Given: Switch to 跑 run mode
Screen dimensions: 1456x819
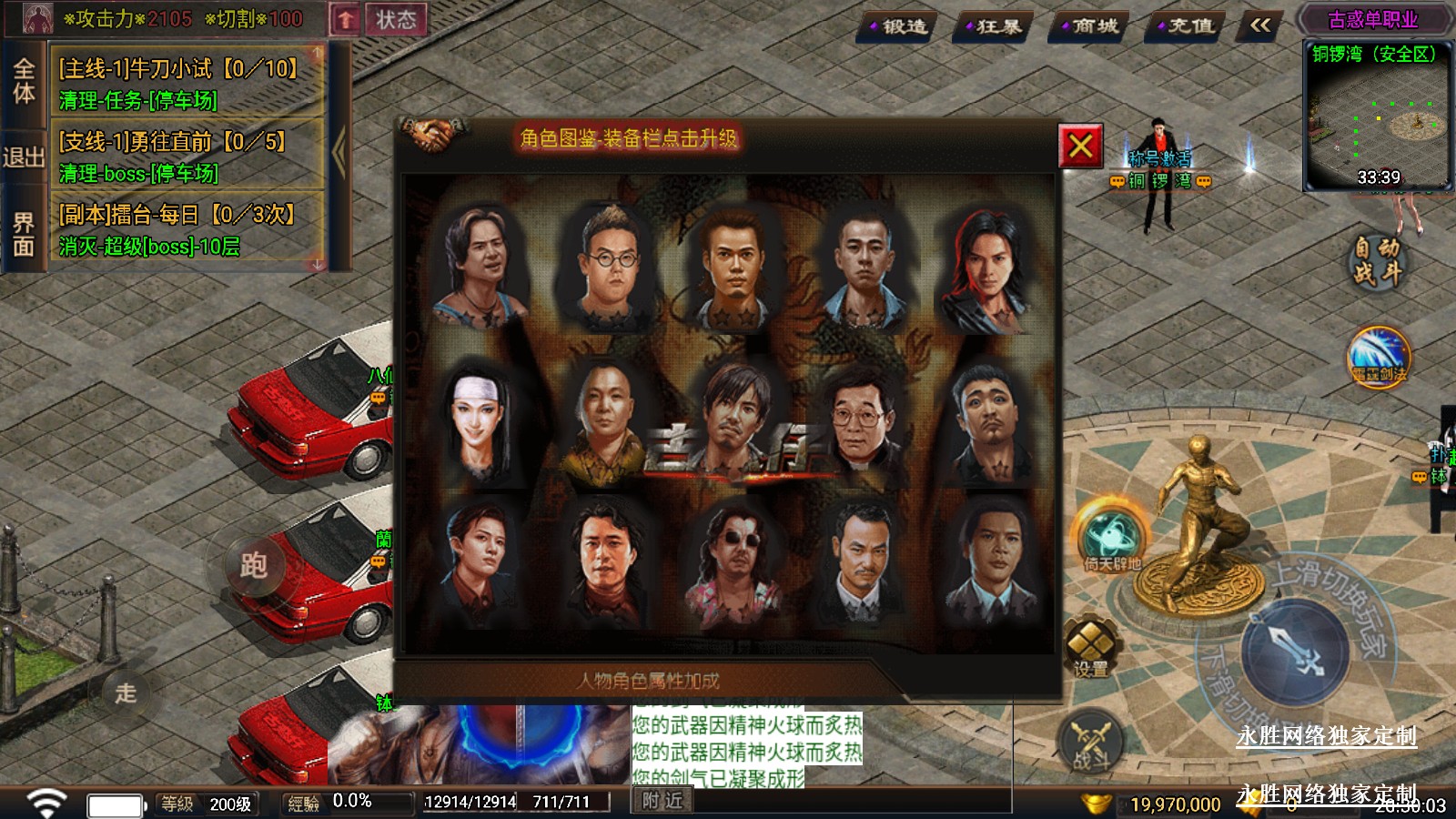Looking at the screenshot, I should click(x=254, y=565).
